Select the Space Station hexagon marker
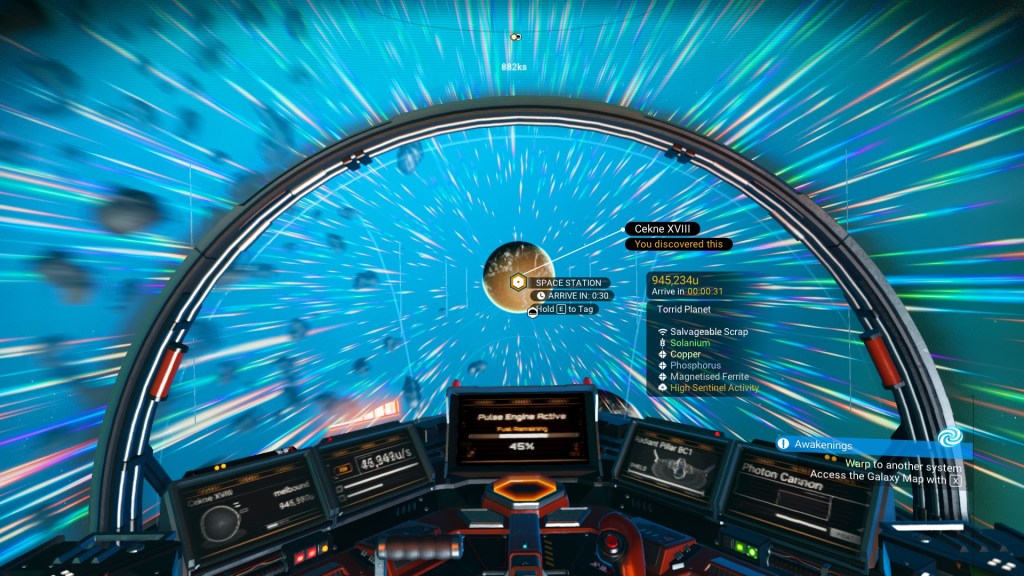This screenshot has width=1024, height=576. click(517, 283)
